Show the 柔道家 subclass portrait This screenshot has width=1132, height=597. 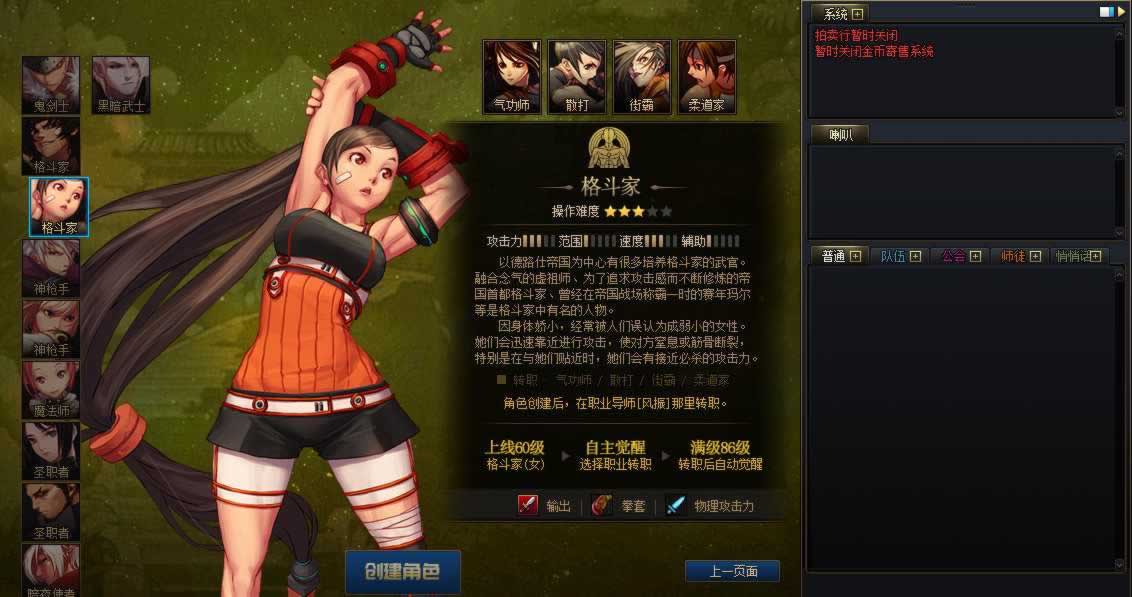[707, 77]
